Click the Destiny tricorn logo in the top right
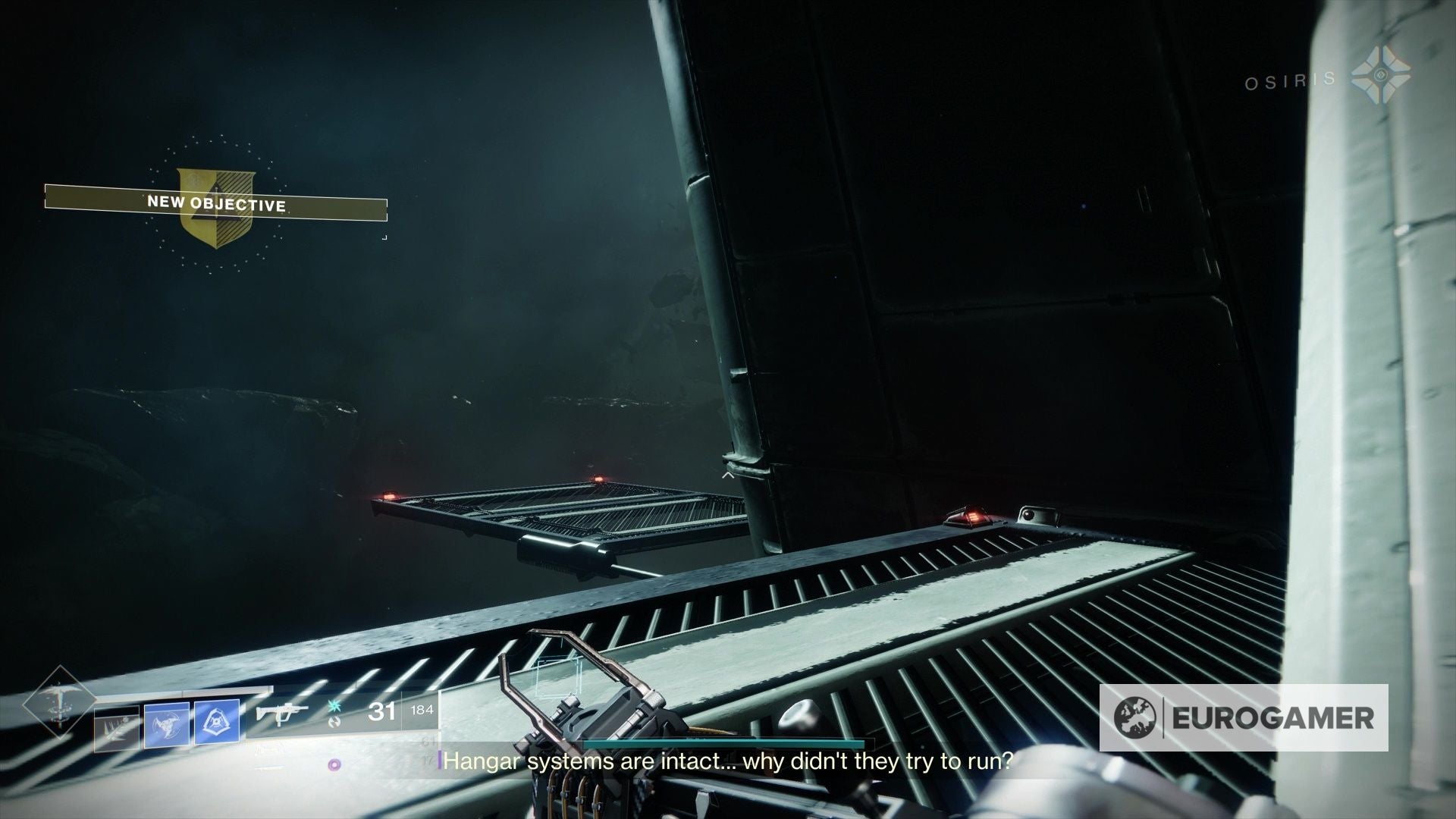Viewport: 1456px width, 819px height. [1382, 76]
